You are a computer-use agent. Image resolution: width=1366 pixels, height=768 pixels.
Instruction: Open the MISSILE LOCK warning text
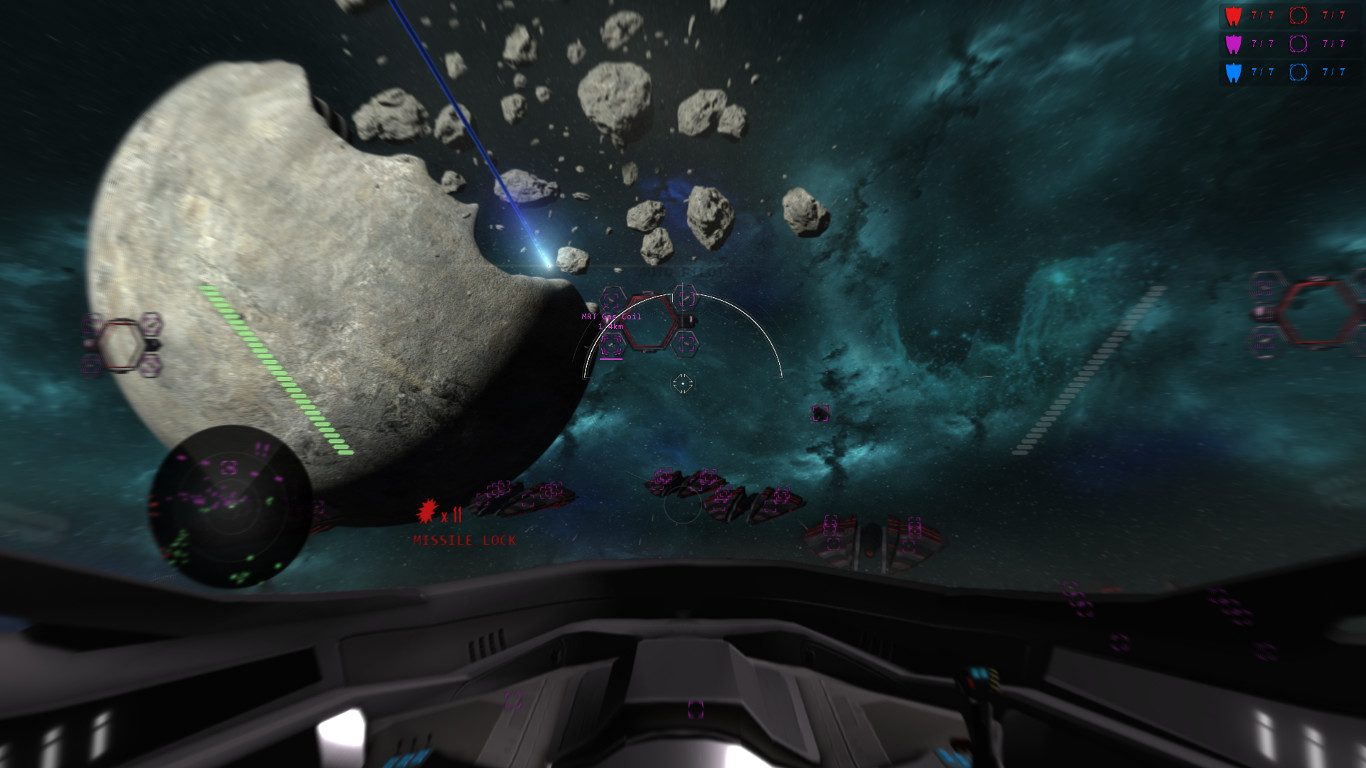pyautogui.click(x=464, y=540)
